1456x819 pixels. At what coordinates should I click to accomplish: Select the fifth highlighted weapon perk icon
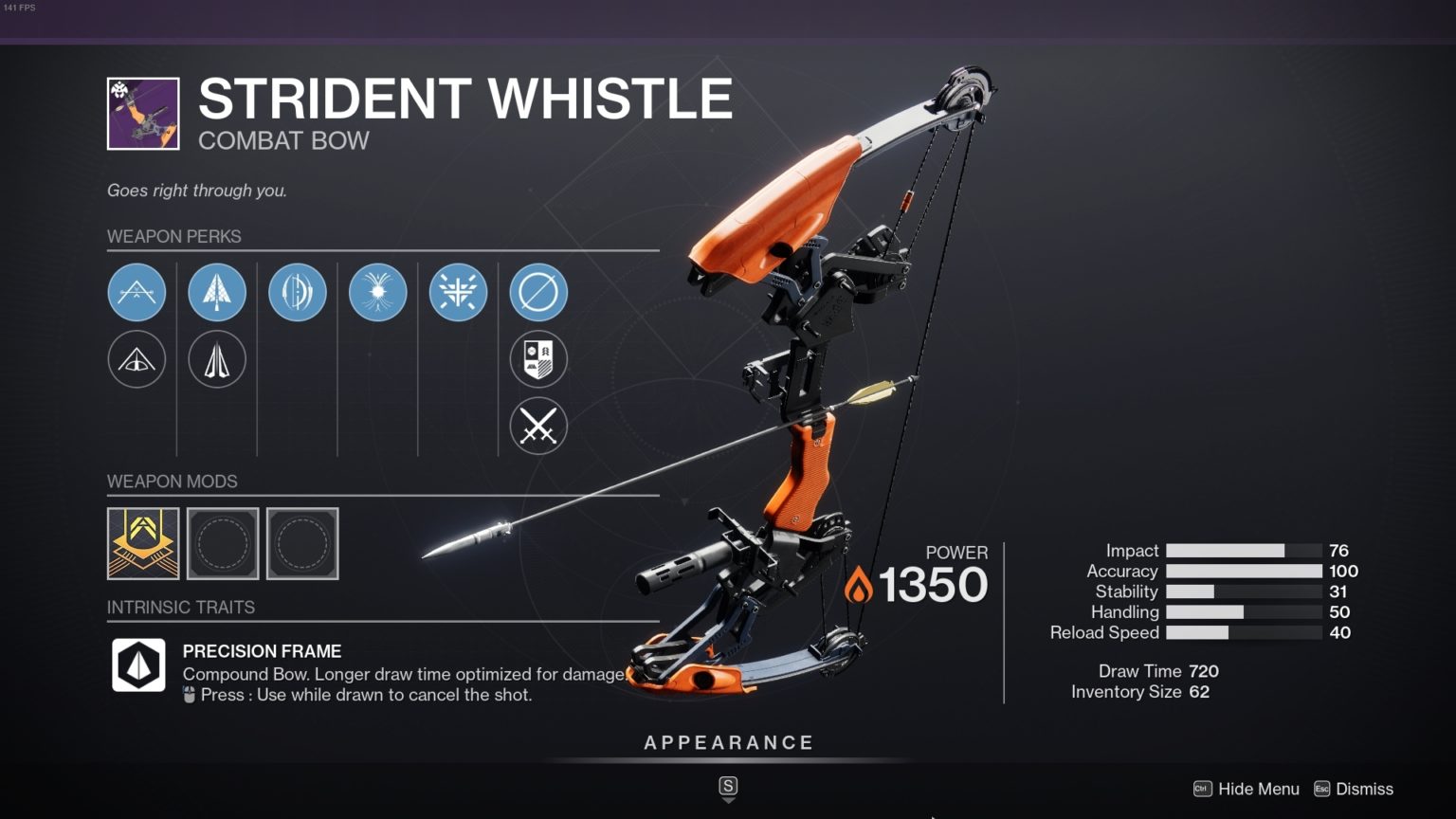click(x=458, y=292)
